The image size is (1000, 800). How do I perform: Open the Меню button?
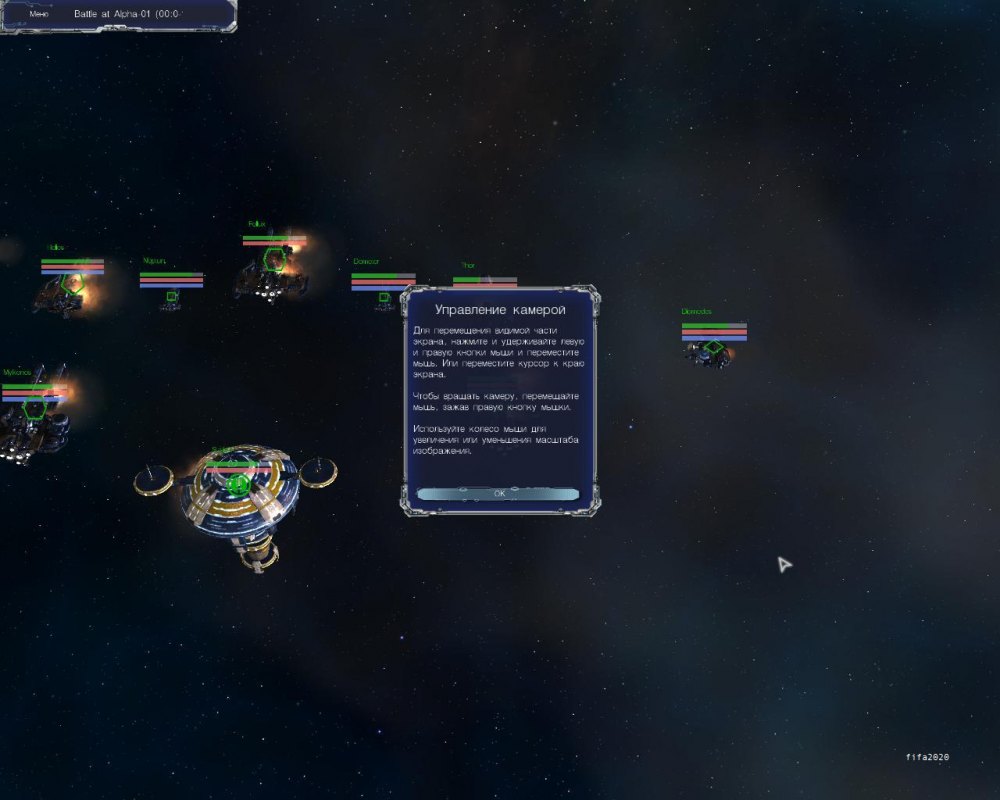click(x=40, y=14)
